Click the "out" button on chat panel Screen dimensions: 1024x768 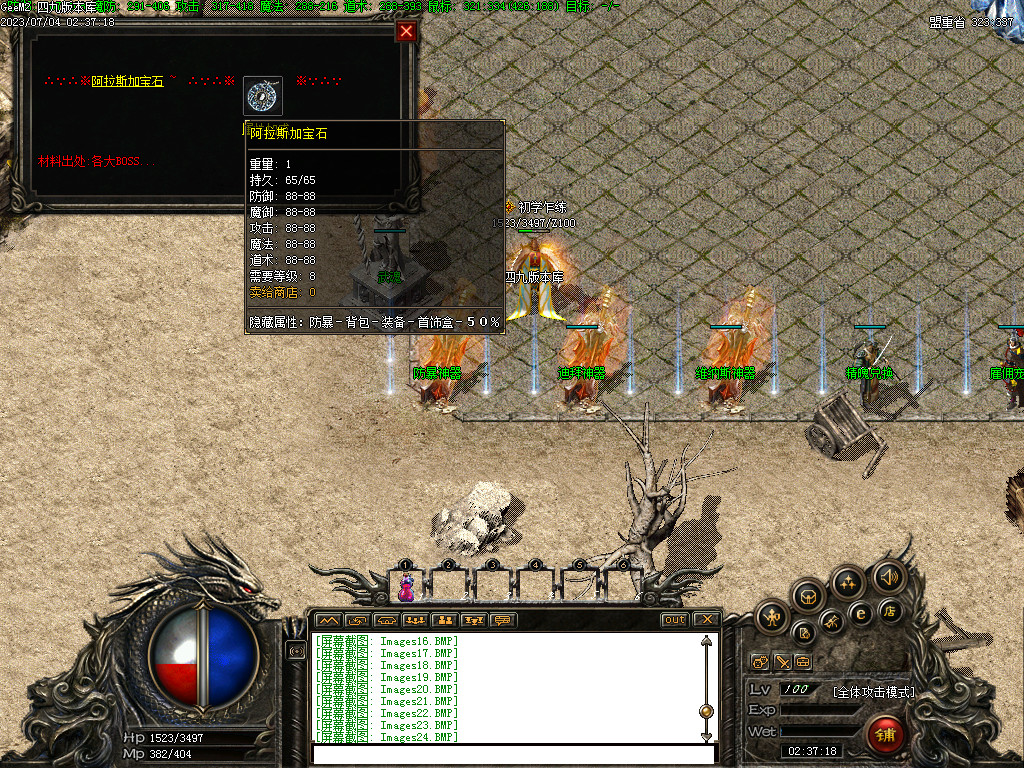tap(675, 620)
